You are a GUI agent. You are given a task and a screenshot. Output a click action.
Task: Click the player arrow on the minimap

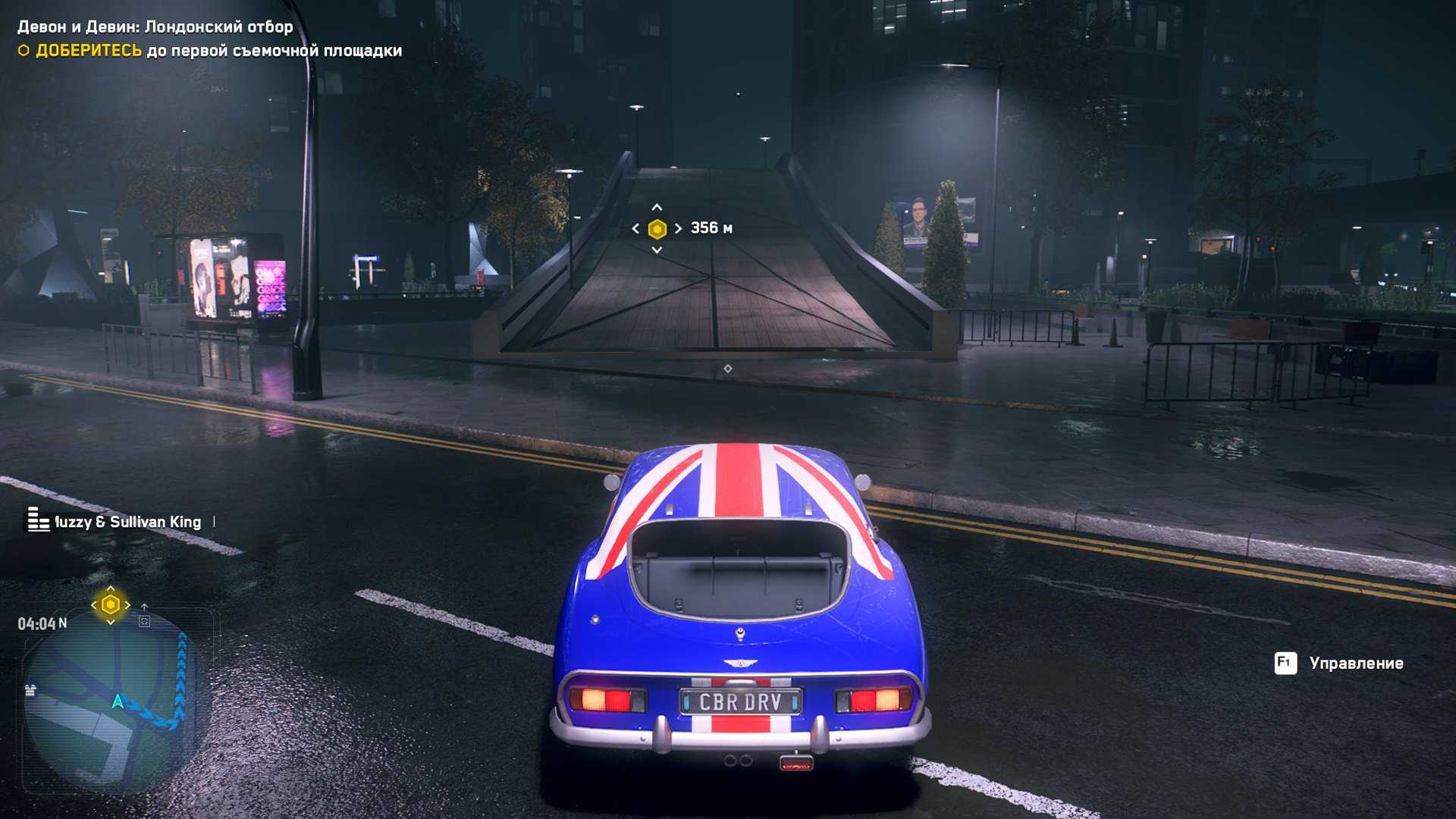coord(118,701)
